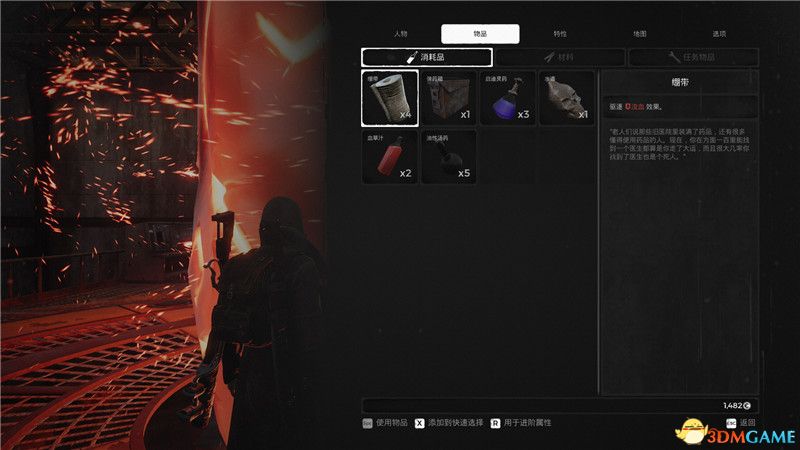Select the 血草汁 red bottle slot
800x450 pixels.
[x=390, y=156]
